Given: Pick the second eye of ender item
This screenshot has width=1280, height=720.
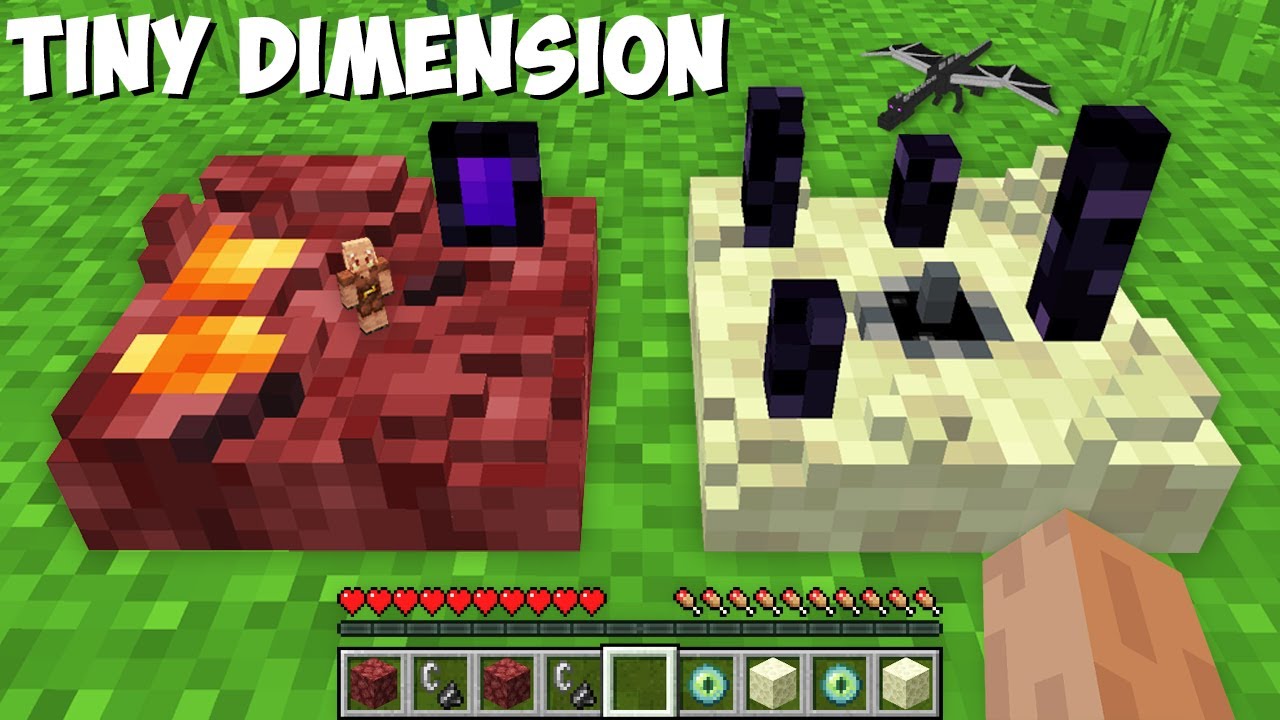Looking at the screenshot, I should click(840, 680).
